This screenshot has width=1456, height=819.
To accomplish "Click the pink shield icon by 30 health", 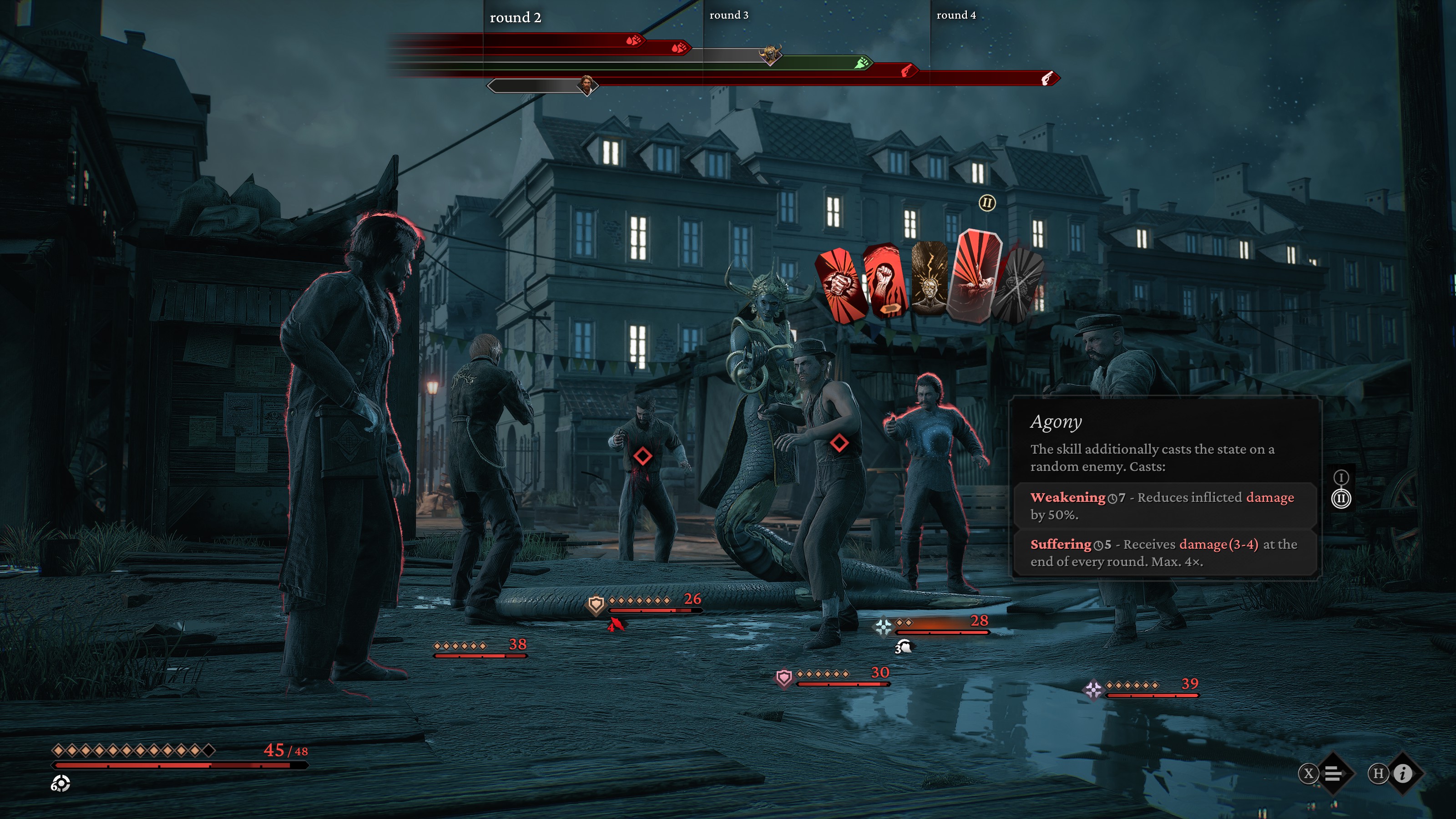I will click(x=784, y=677).
